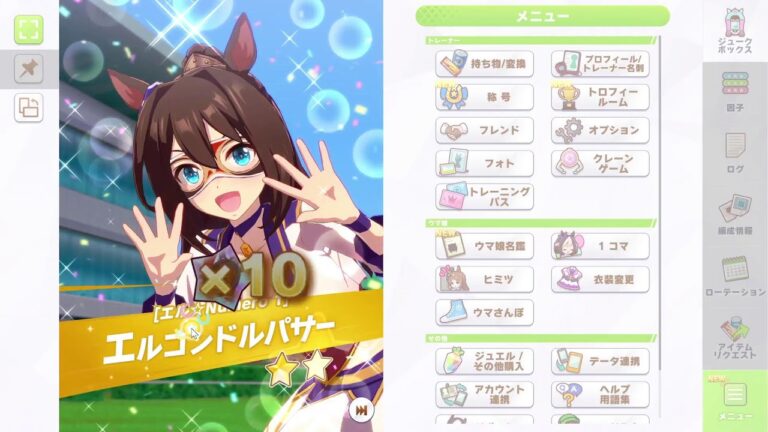Screen dimensions: 768x432
Task: Select the 称号 titles button
Action: (484, 98)
